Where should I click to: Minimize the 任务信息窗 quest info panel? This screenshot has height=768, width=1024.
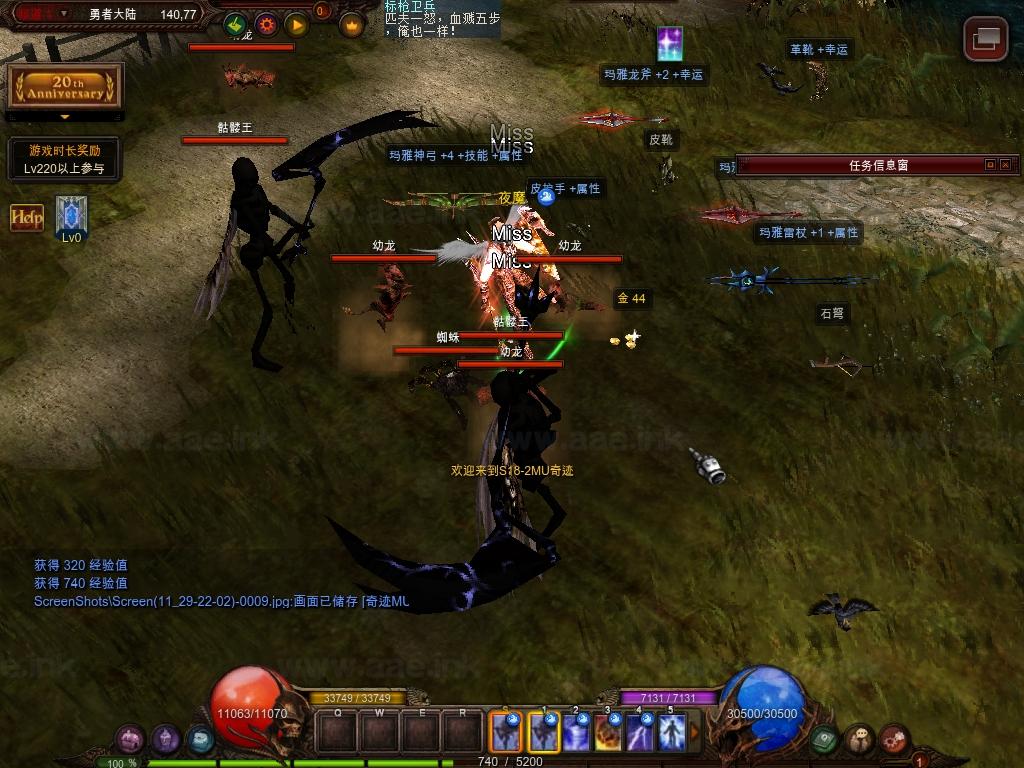tap(990, 165)
